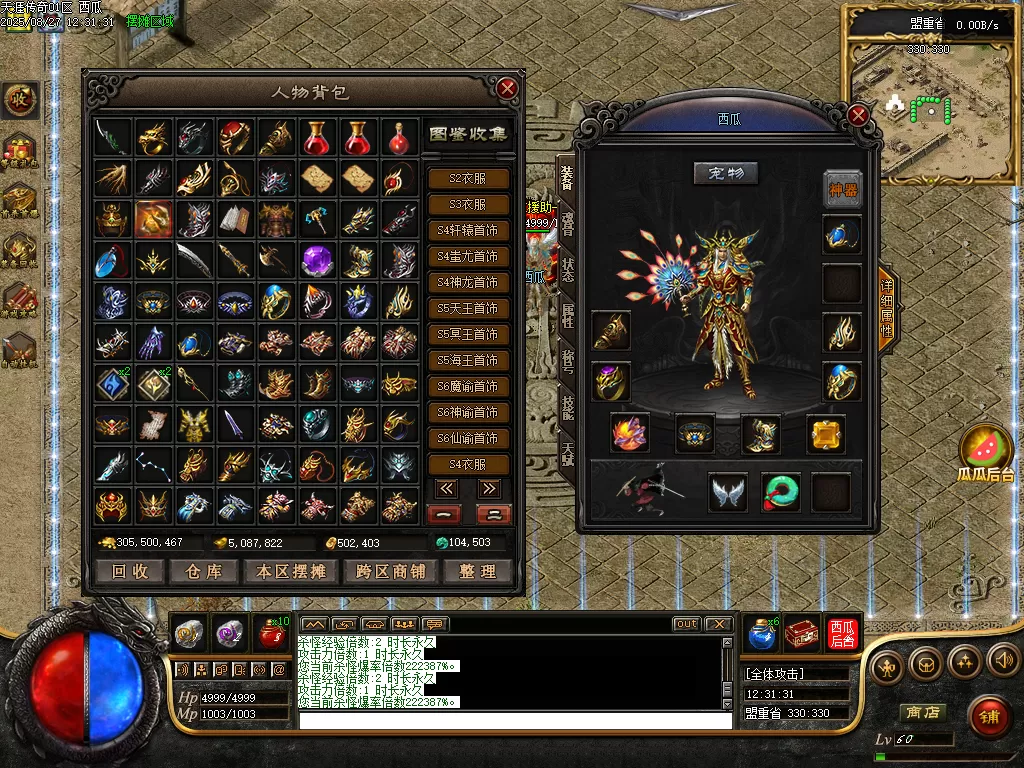This screenshot has width=1024, height=768.
Task: Select the S2衣服 category
Action: (468, 178)
